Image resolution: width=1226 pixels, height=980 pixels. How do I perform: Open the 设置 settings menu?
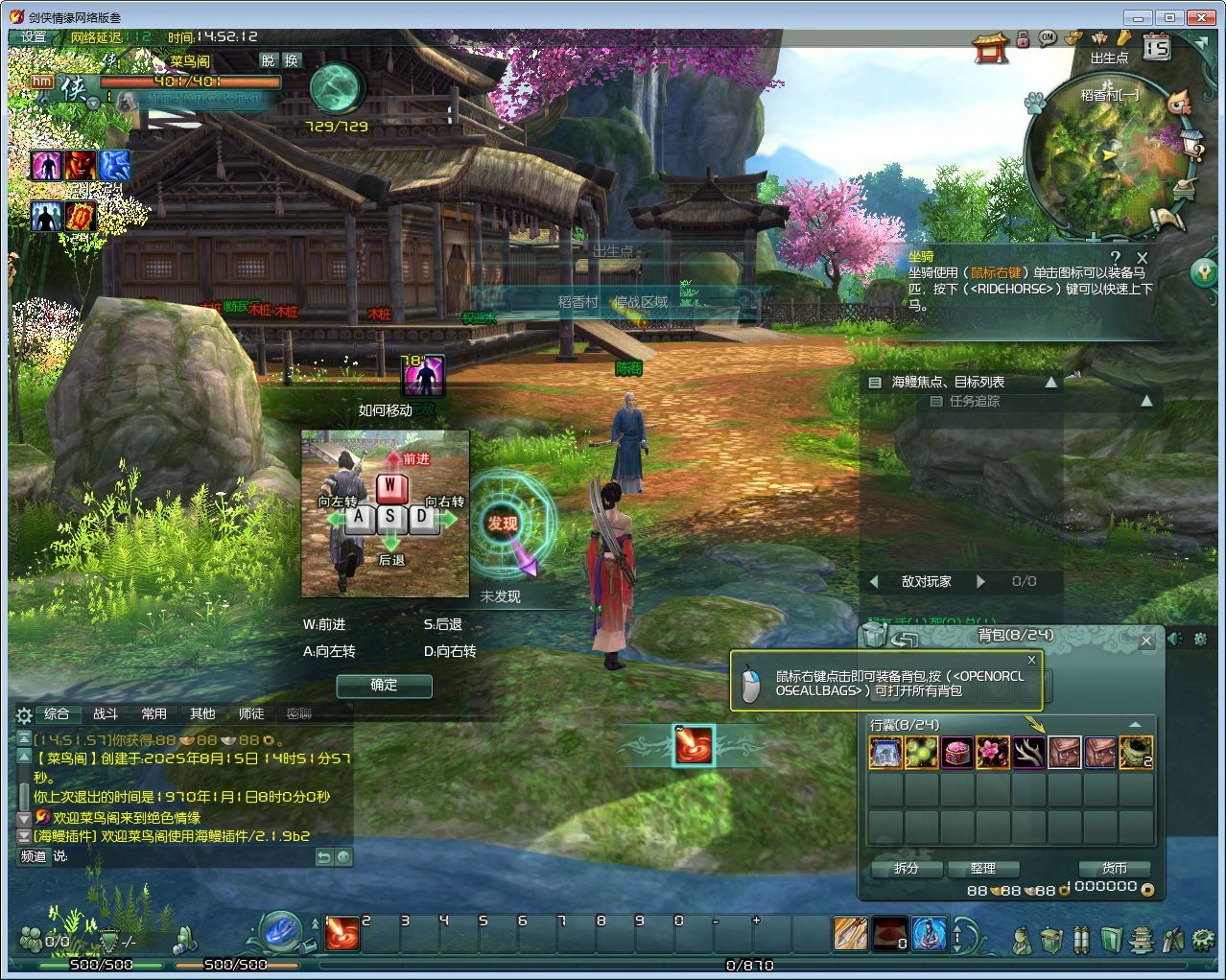[34, 37]
